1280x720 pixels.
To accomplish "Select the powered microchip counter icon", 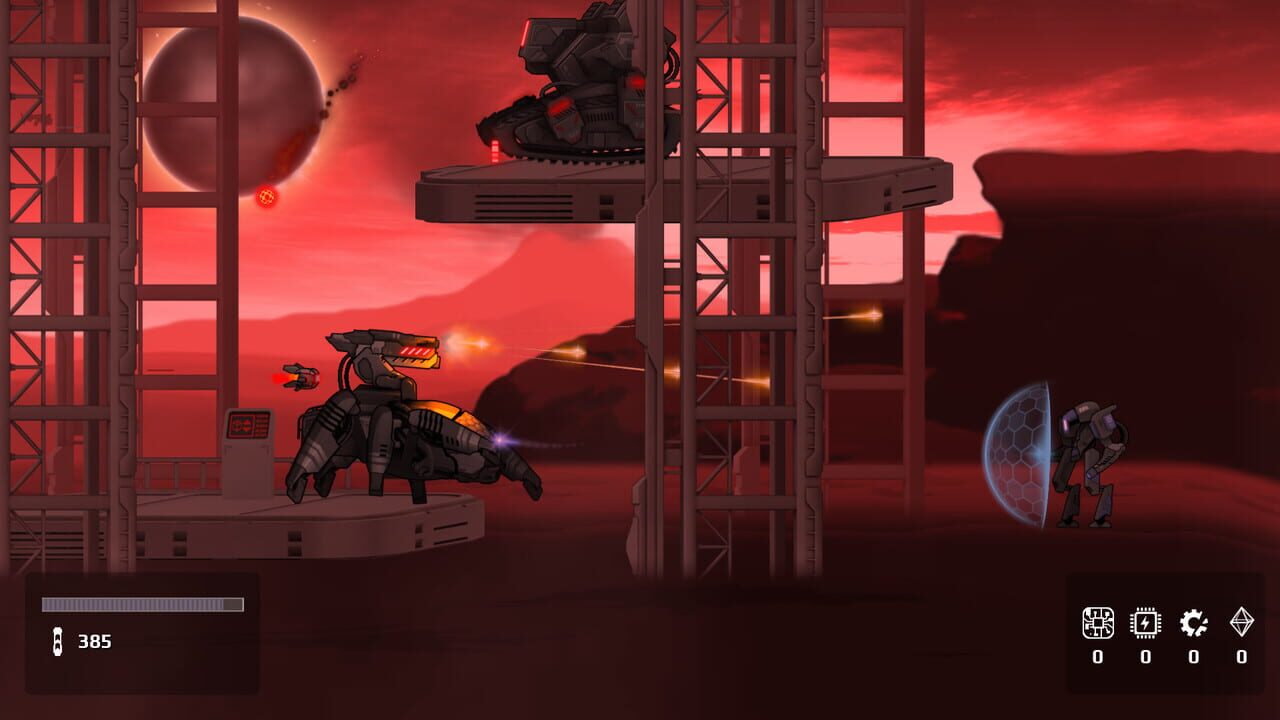I will 1144,621.
